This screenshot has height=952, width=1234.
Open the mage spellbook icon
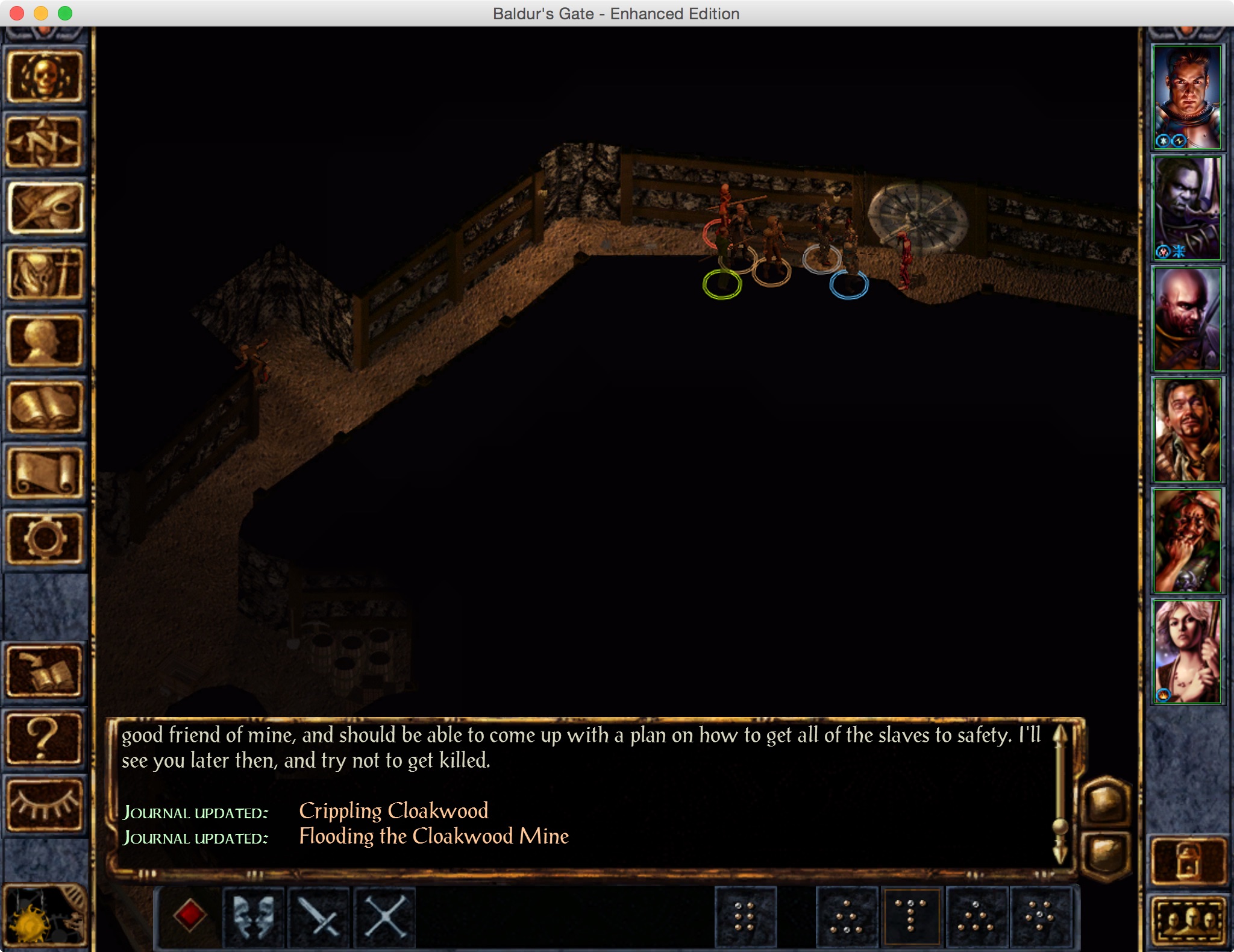pyautogui.click(x=45, y=407)
